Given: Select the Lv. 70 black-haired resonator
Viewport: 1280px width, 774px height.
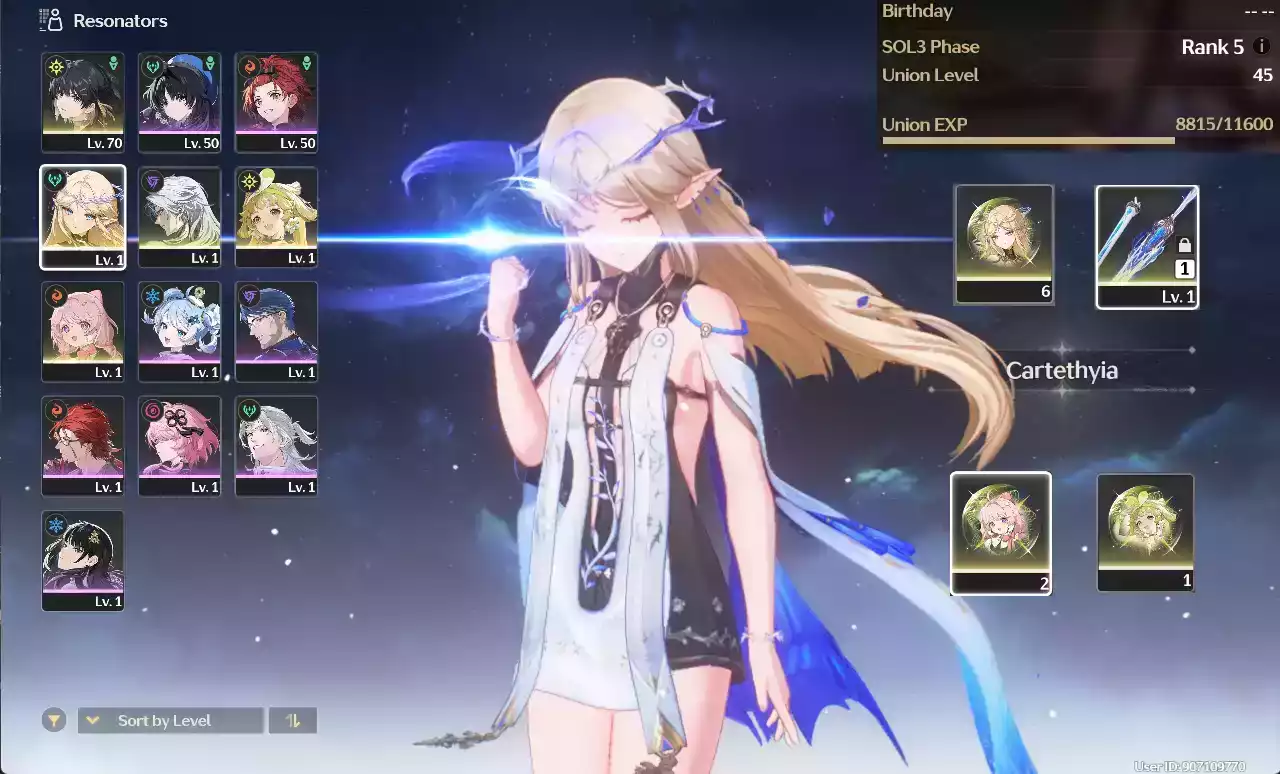Looking at the screenshot, I should tap(83, 102).
